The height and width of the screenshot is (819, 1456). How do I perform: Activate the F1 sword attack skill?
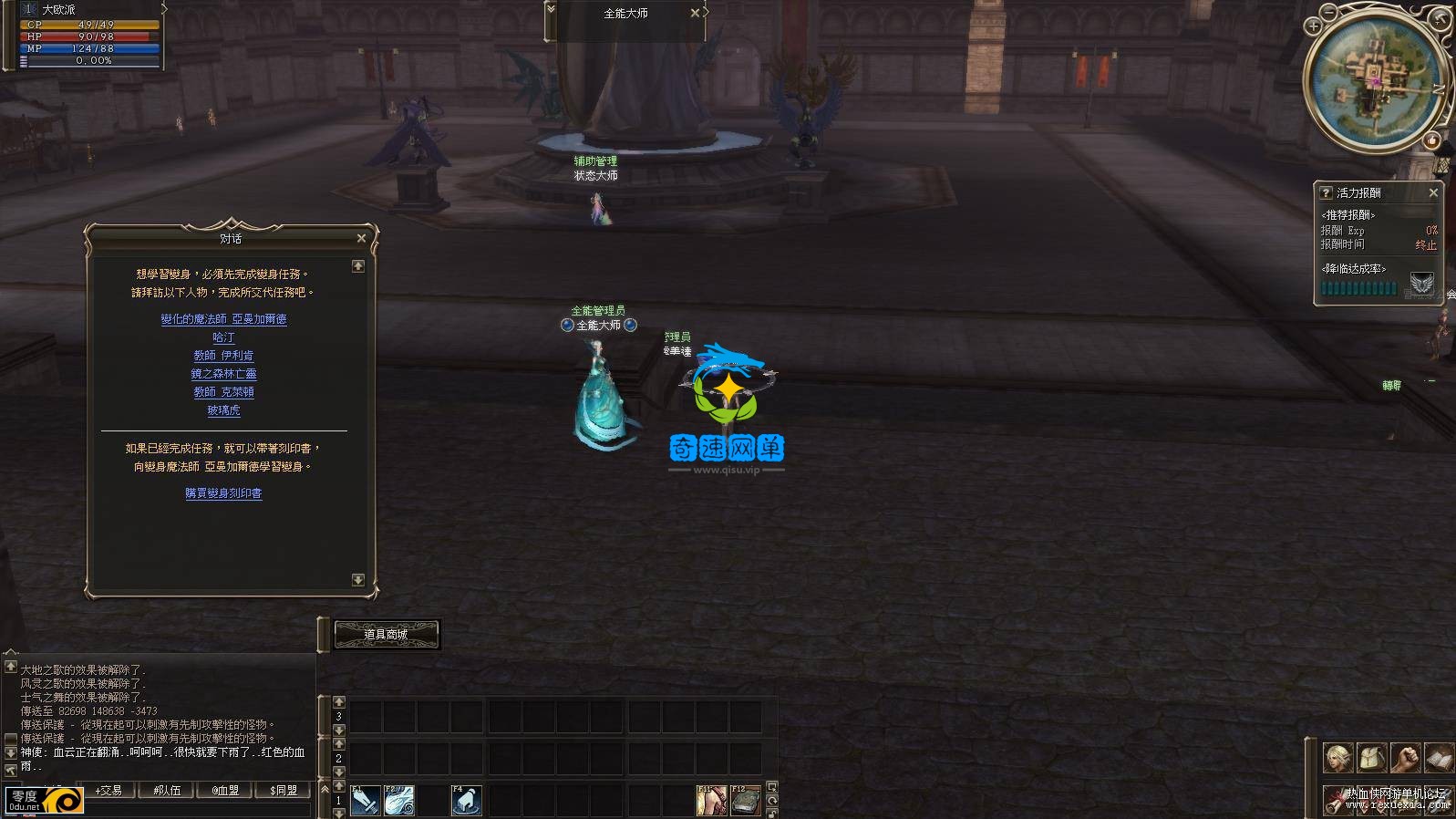(366, 801)
